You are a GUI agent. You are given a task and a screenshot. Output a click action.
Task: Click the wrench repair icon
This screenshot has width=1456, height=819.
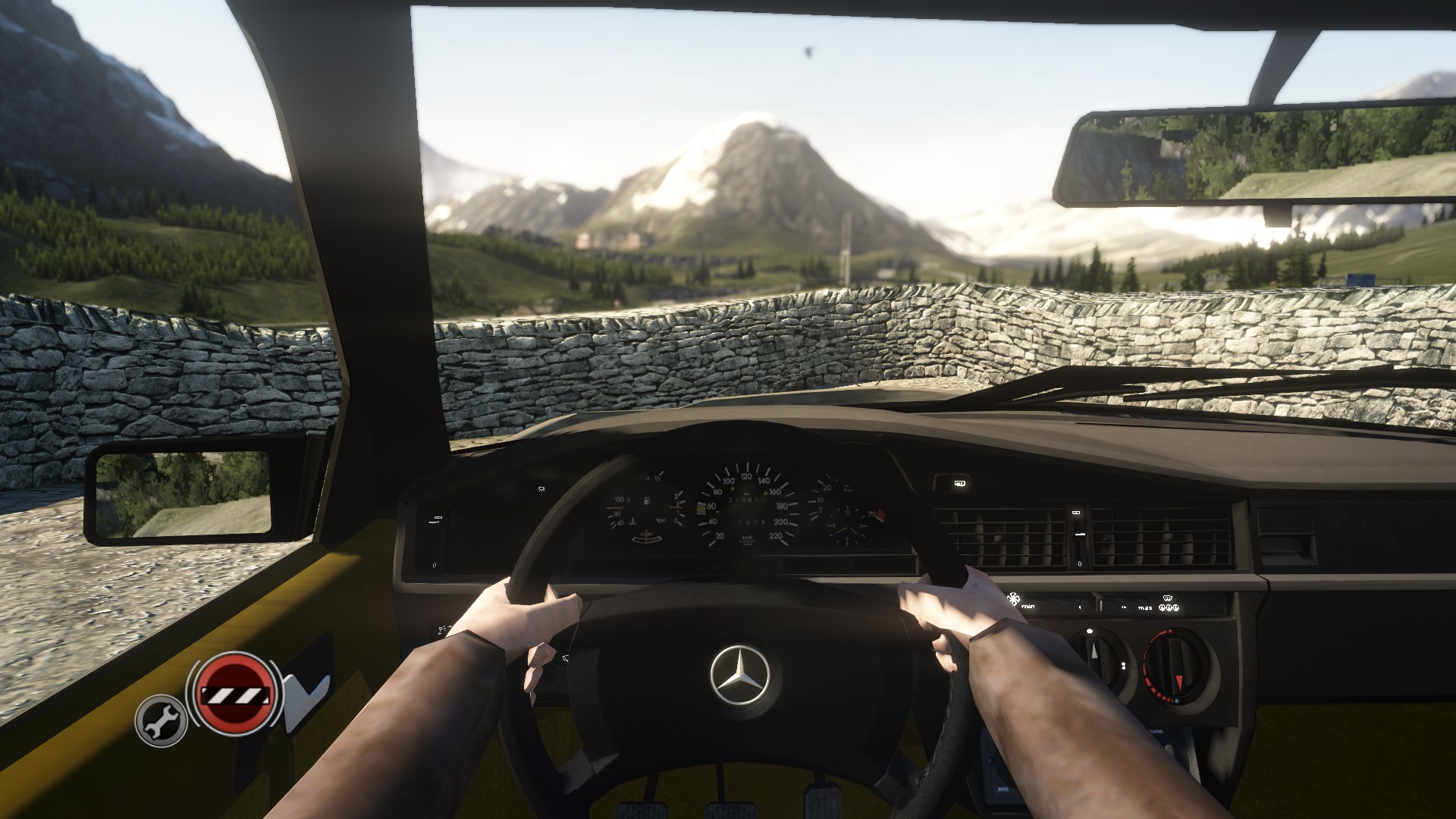(161, 720)
